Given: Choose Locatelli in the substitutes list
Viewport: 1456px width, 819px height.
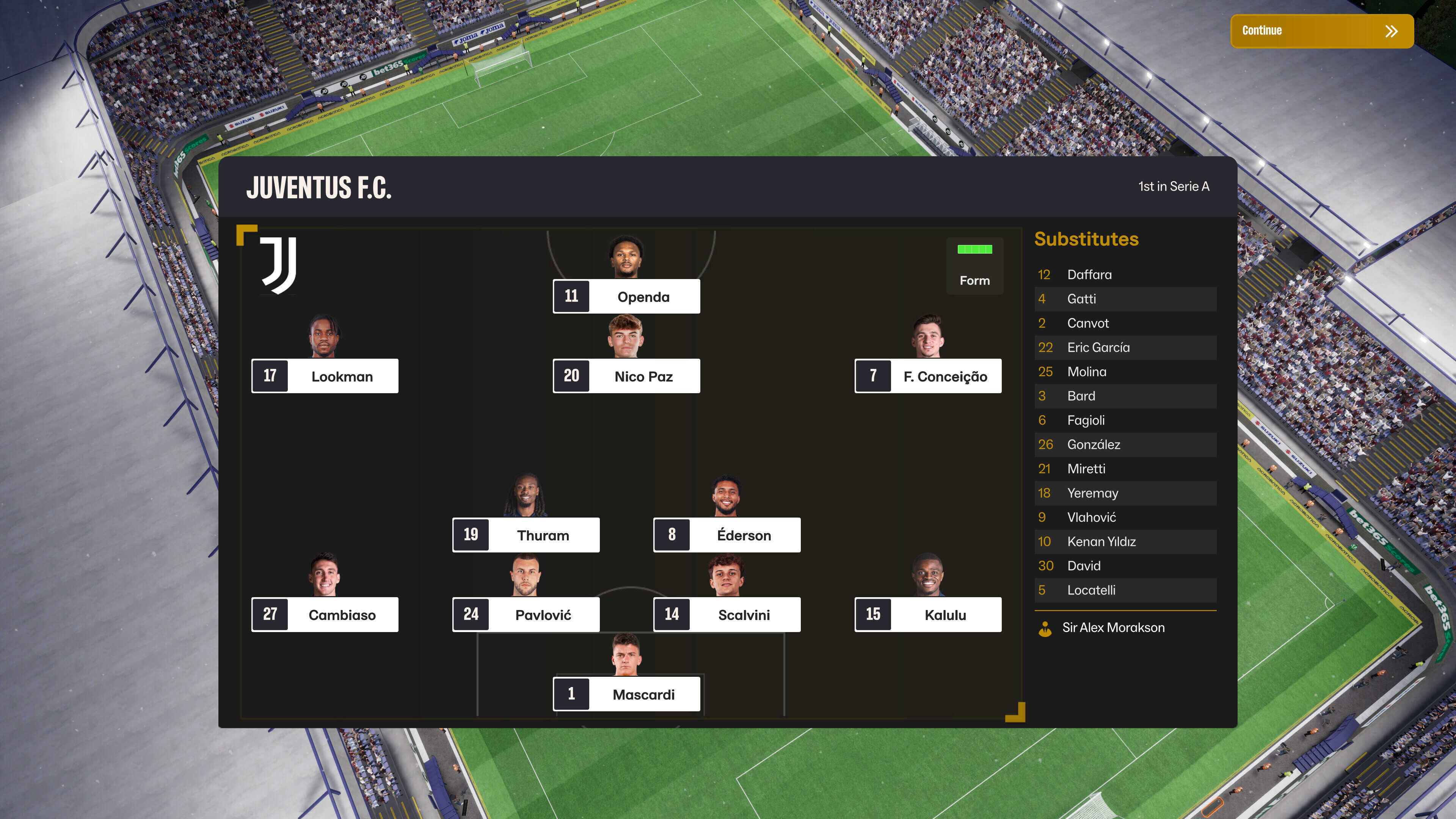Looking at the screenshot, I should (1091, 590).
